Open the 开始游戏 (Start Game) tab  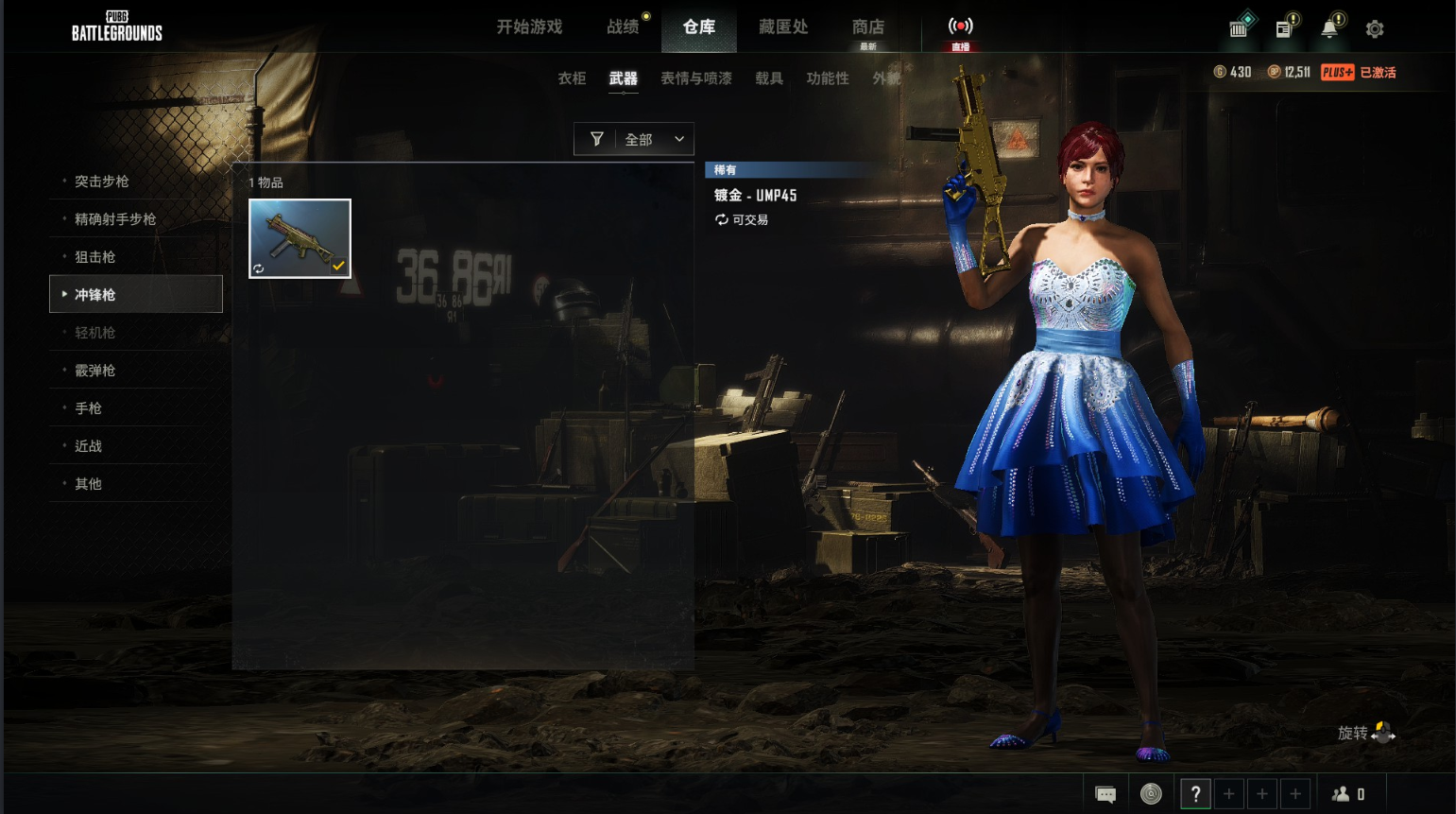[x=529, y=27]
